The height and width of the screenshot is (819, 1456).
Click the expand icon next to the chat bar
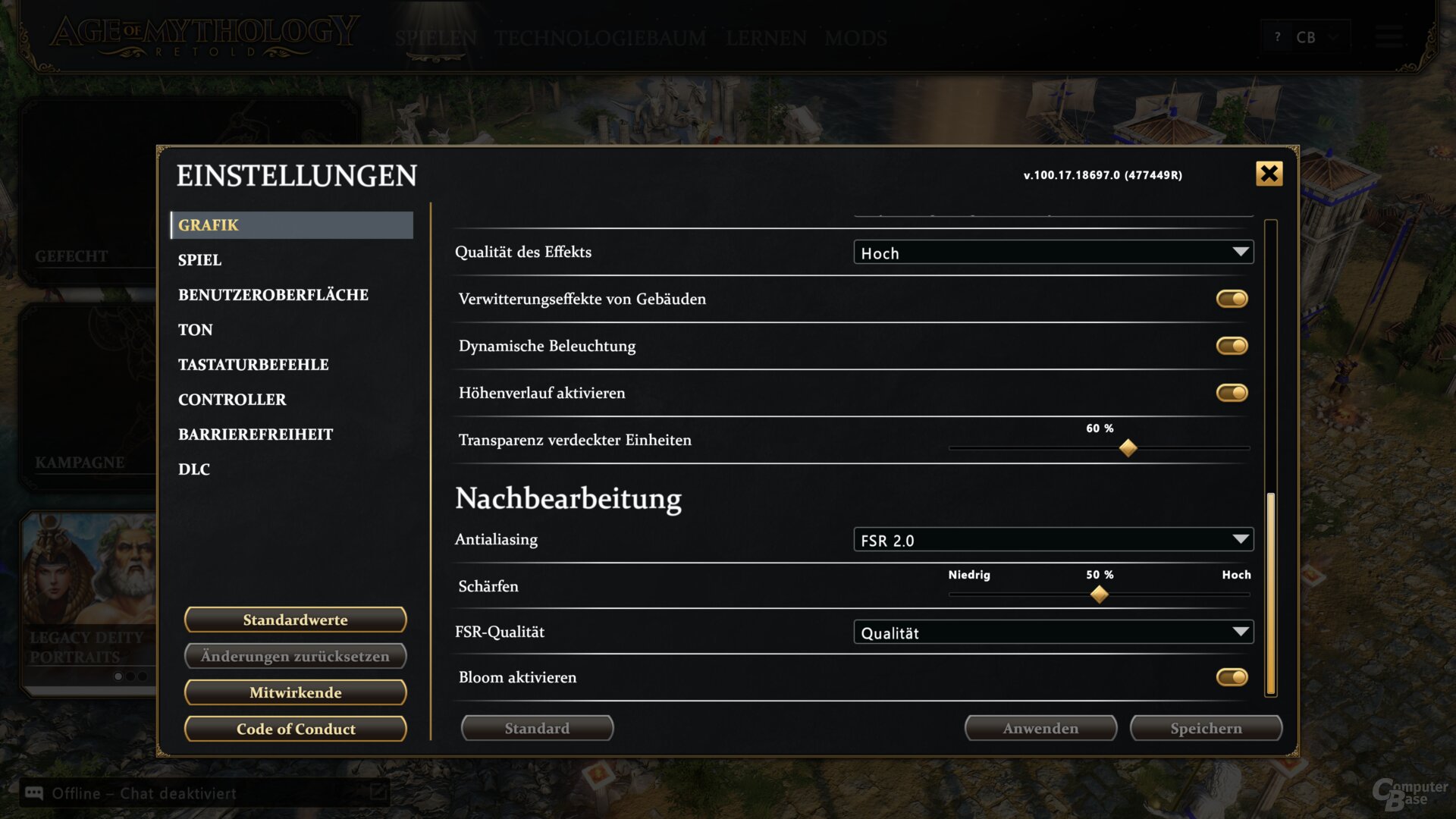[x=377, y=793]
